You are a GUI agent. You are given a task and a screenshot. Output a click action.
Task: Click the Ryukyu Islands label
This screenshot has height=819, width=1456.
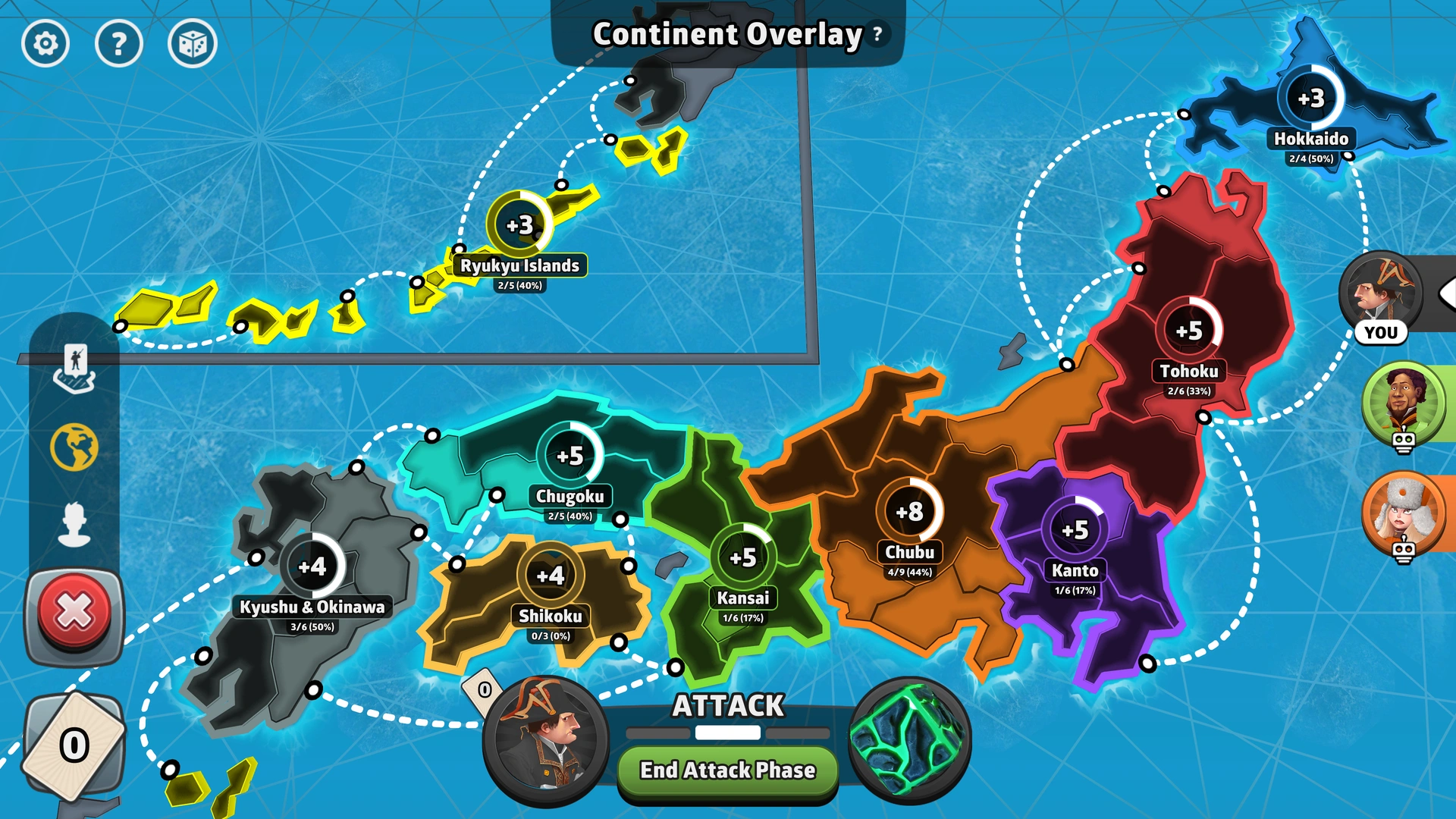click(x=520, y=265)
